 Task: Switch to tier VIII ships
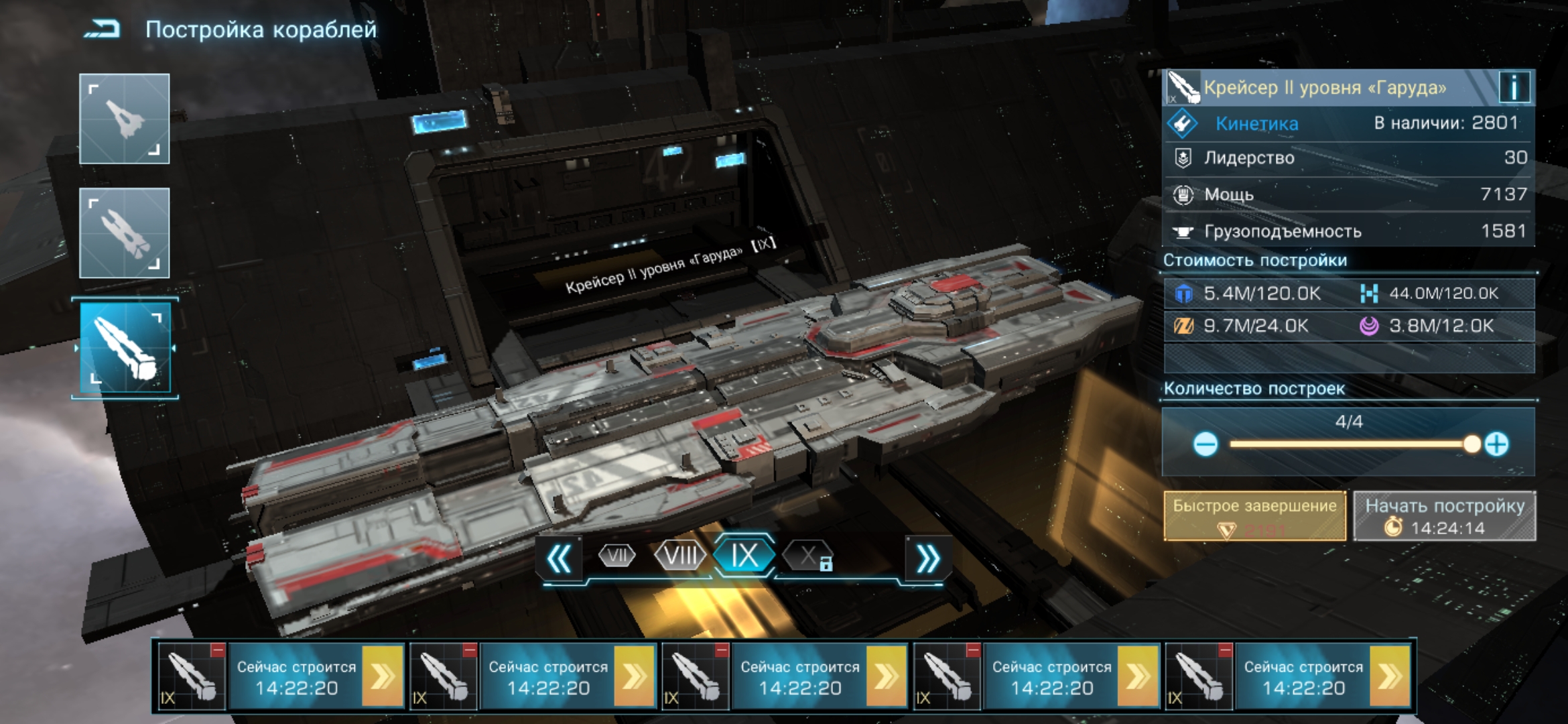[x=680, y=556]
